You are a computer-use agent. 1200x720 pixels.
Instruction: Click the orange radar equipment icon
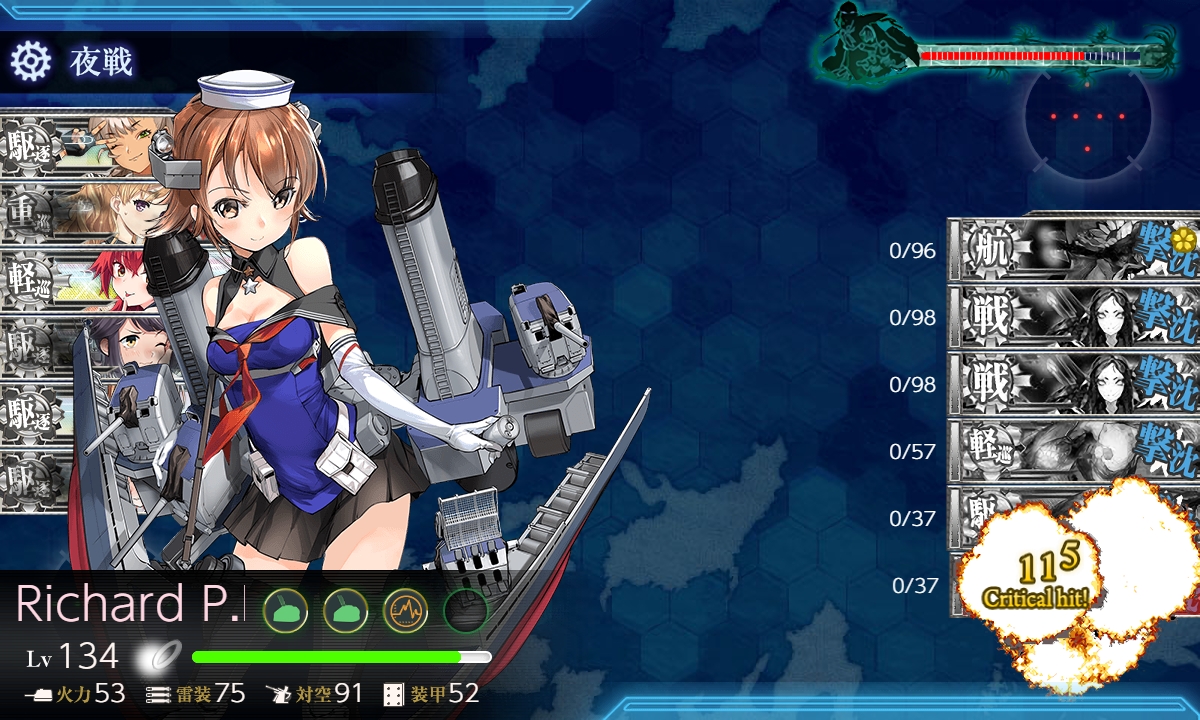click(x=405, y=609)
